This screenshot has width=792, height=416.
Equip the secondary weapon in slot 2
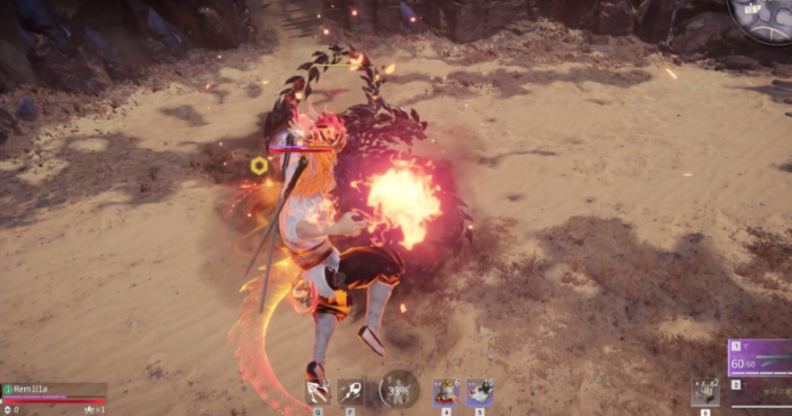tap(760, 392)
